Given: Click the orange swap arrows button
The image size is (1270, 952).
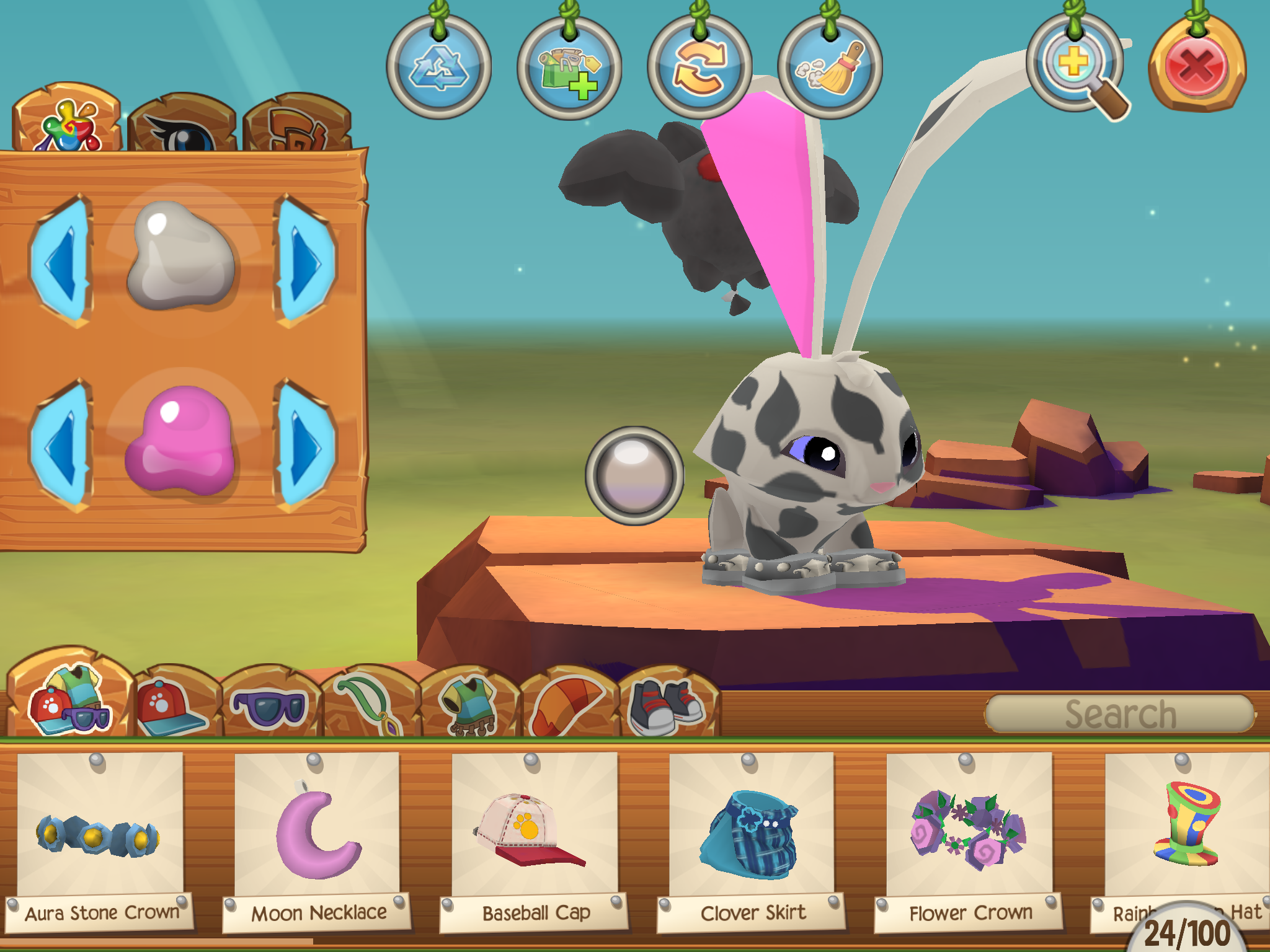Looking at the screenshot, I should click(699, 67).
